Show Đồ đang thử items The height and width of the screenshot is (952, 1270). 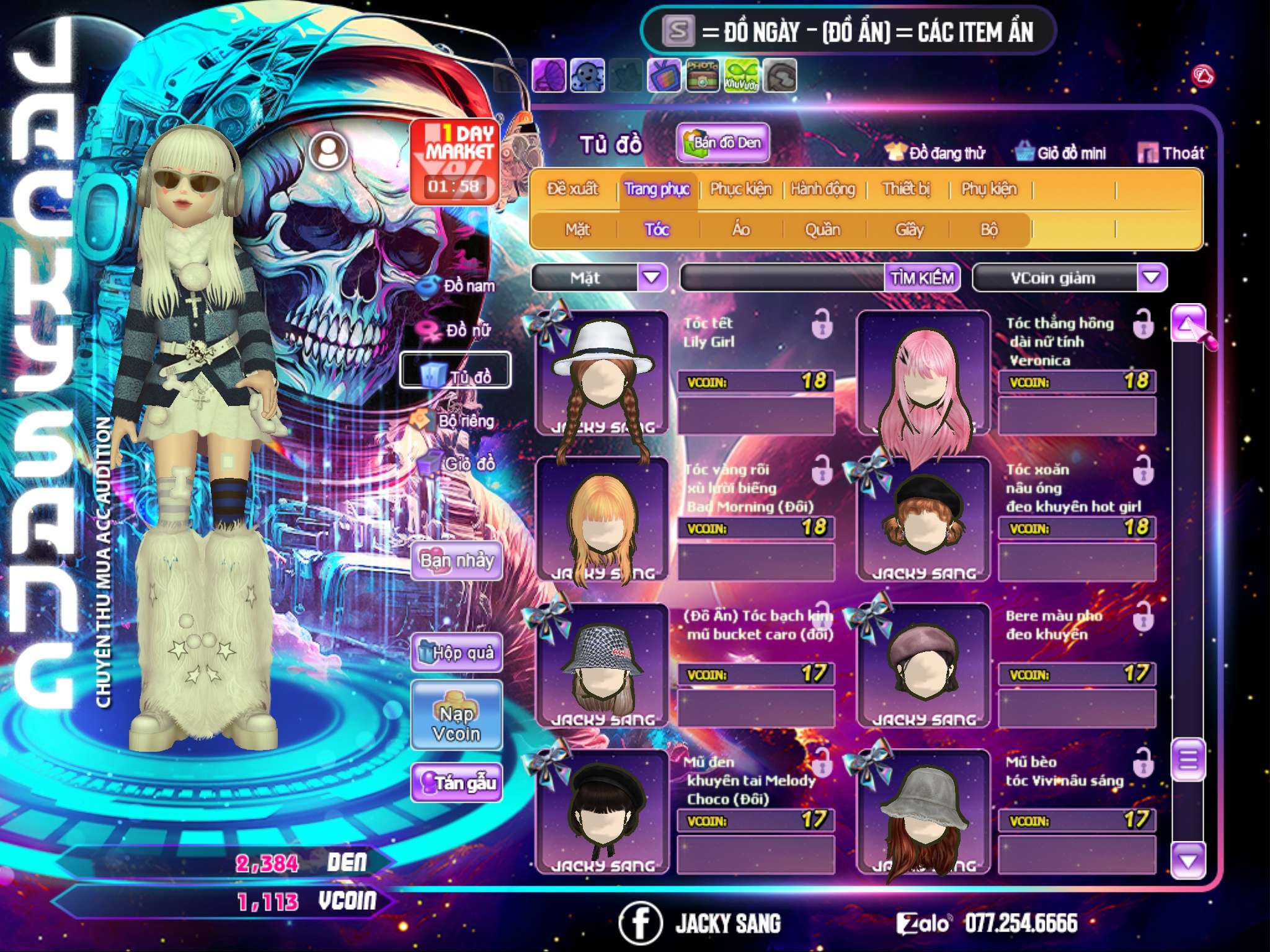pyautogui.click(x=935, y=152)
